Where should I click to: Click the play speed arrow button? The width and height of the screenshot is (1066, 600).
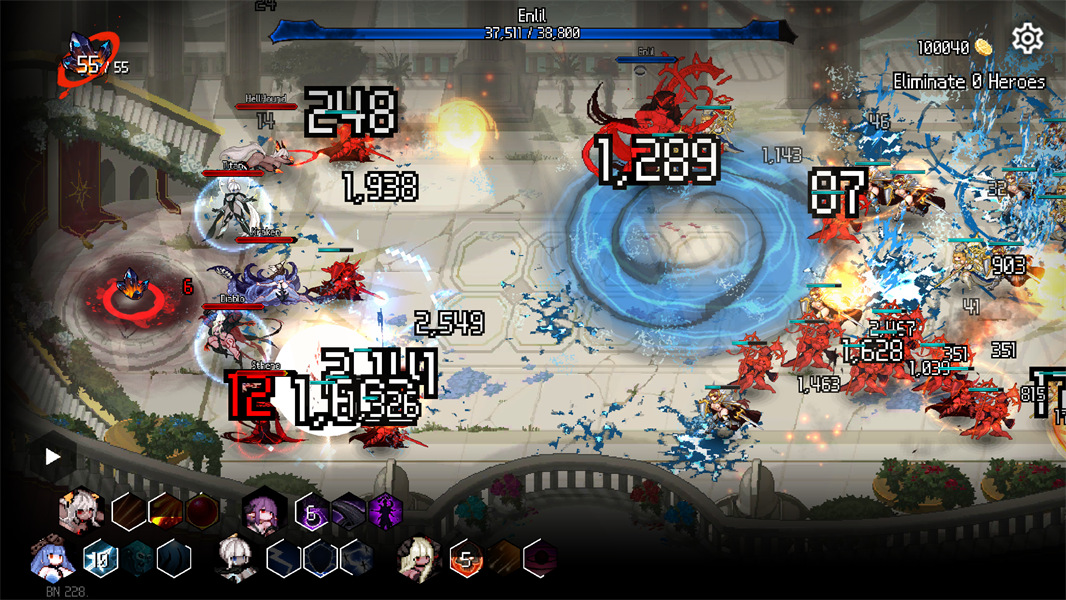(53, 457)
